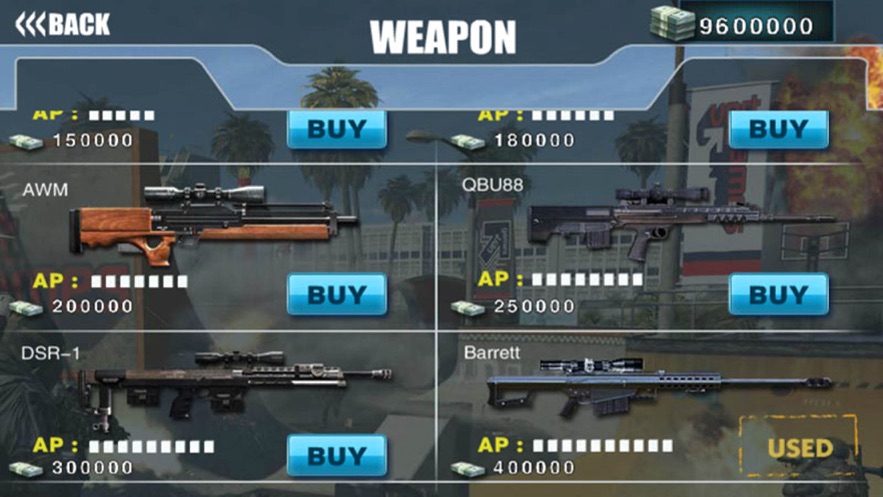883x497 pixels.
Task: Buy the QBU88 rifle
Action: click(x=778, y=294)
